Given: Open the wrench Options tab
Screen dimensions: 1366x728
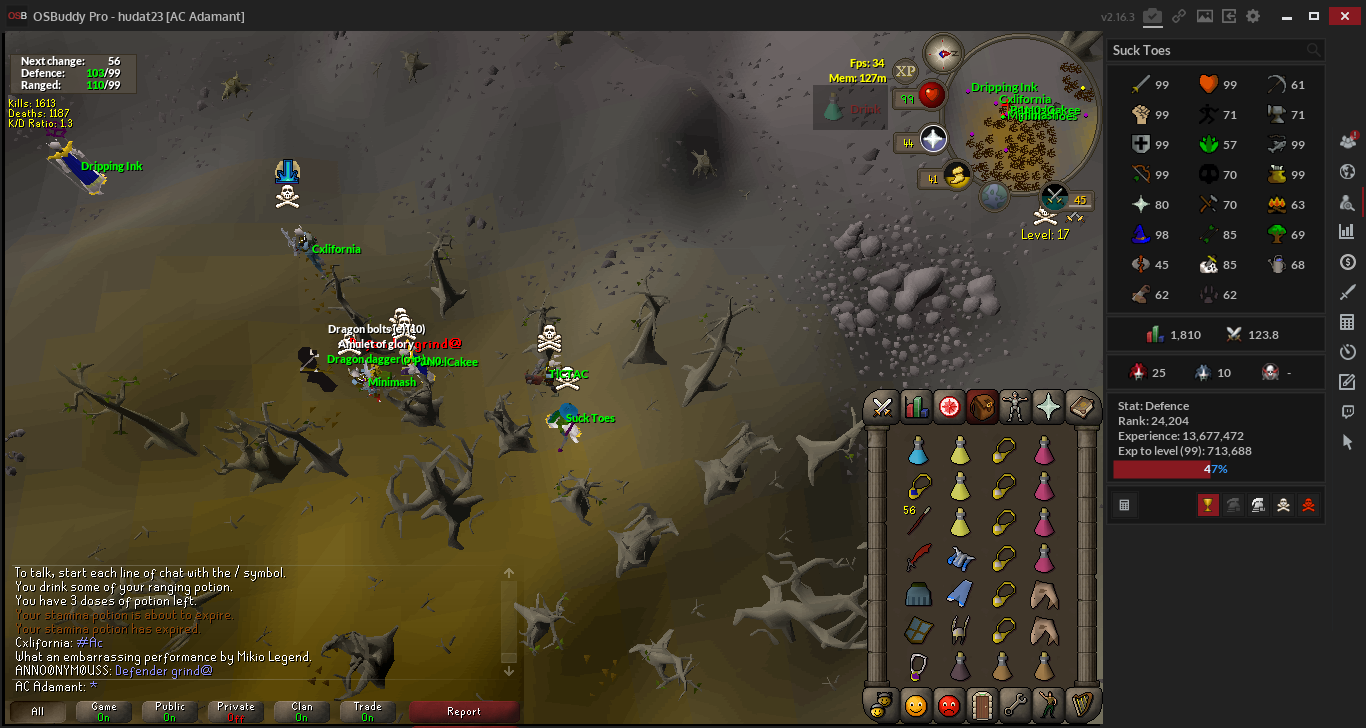Looking at the screenshot, I should (x=1015, y=705).
